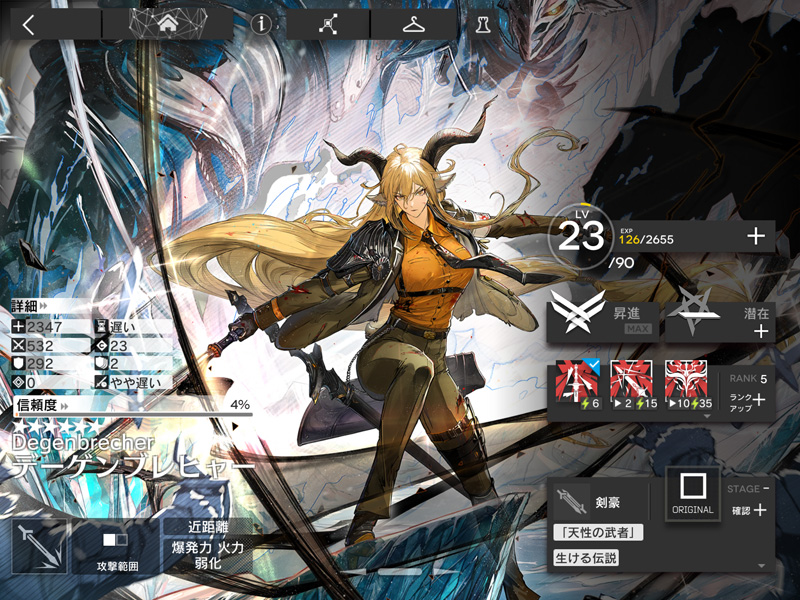The height and width of the screenshot is (600, 800).
Task: Select the first skill icon
Action: pos(577,384)
